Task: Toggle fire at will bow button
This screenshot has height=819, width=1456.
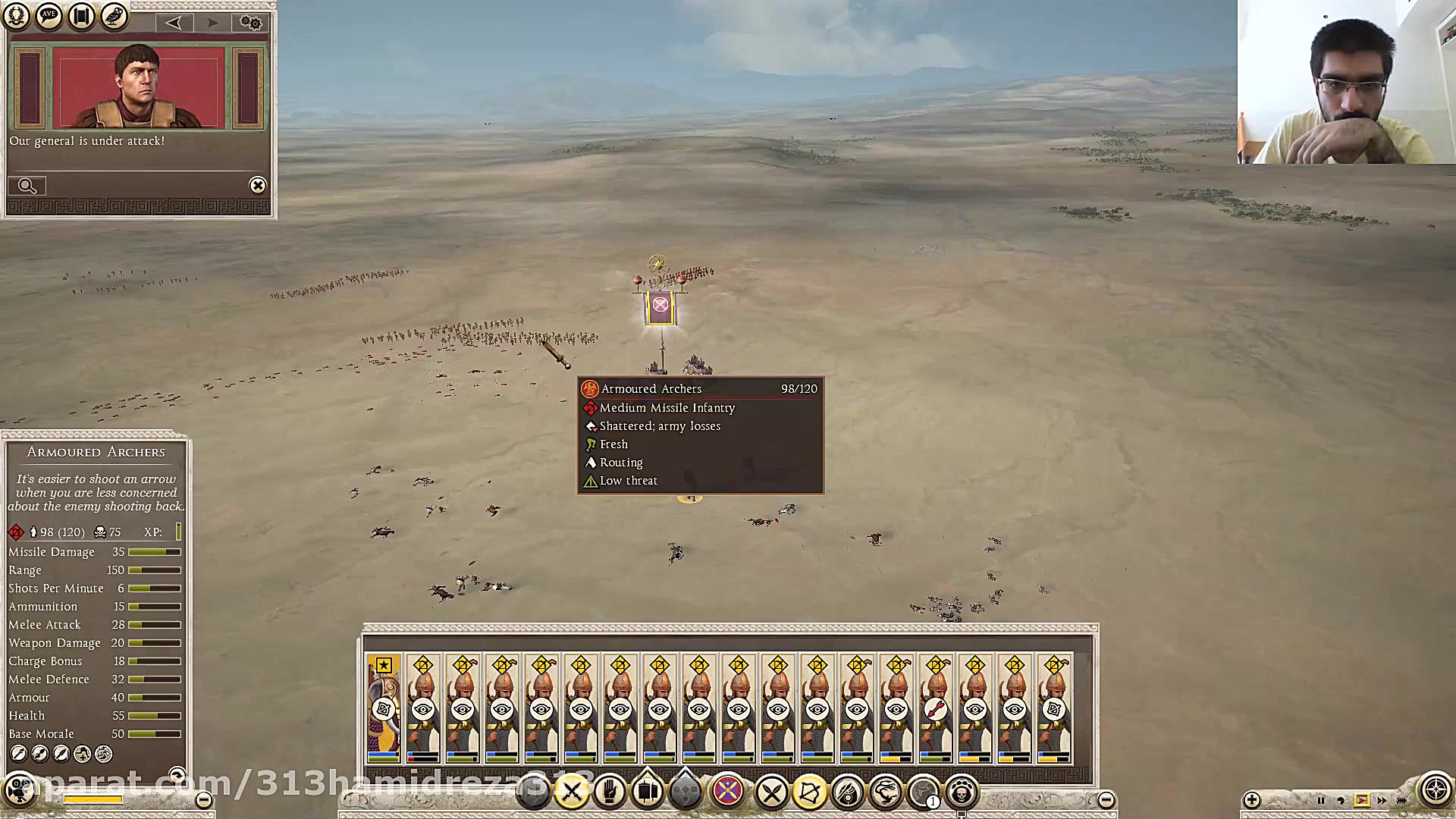Action: [x=809, y=793]
